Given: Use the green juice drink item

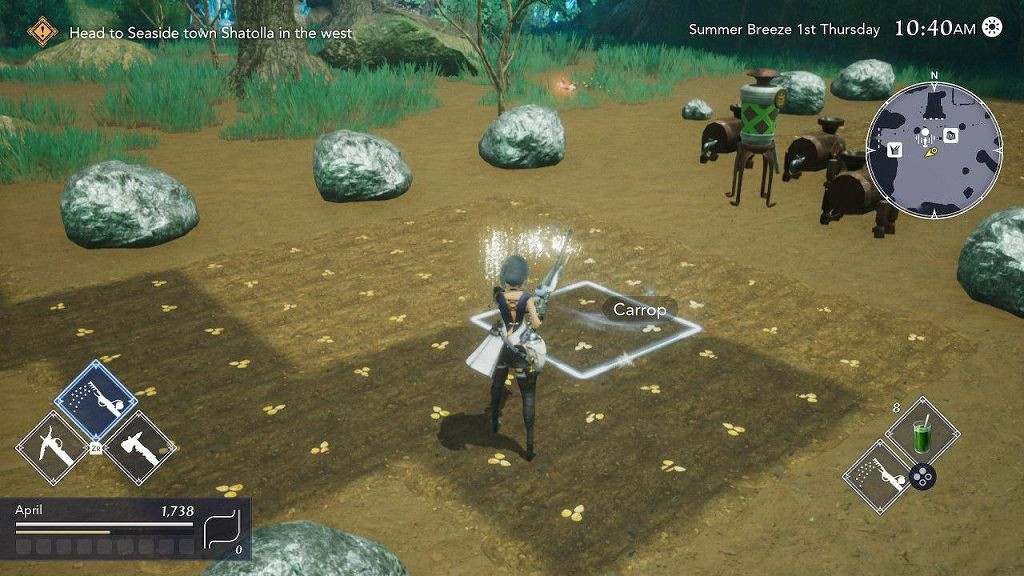Looking at the screenshot, I should click(922, 436).
